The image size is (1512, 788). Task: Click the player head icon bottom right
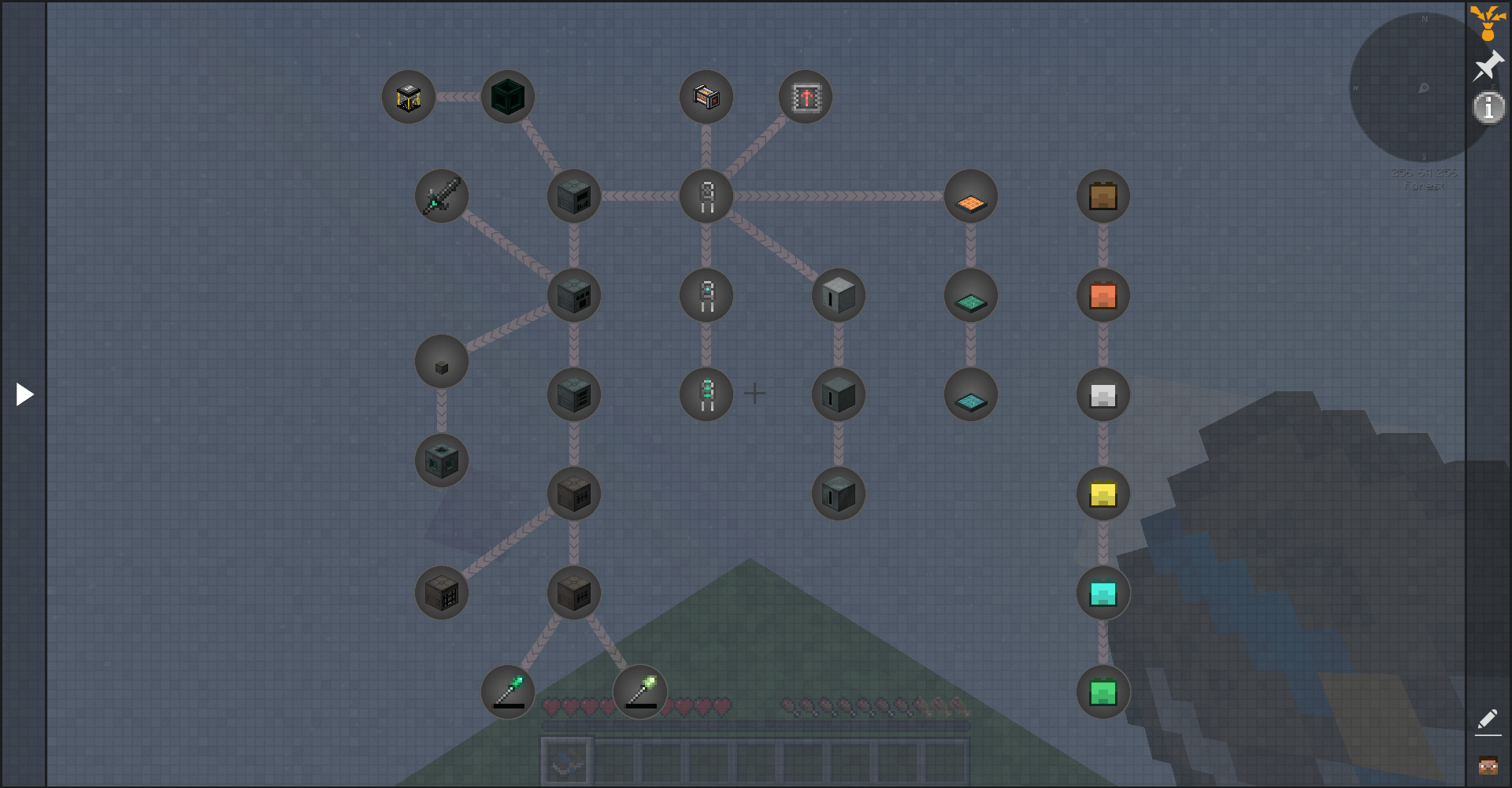1488,764
